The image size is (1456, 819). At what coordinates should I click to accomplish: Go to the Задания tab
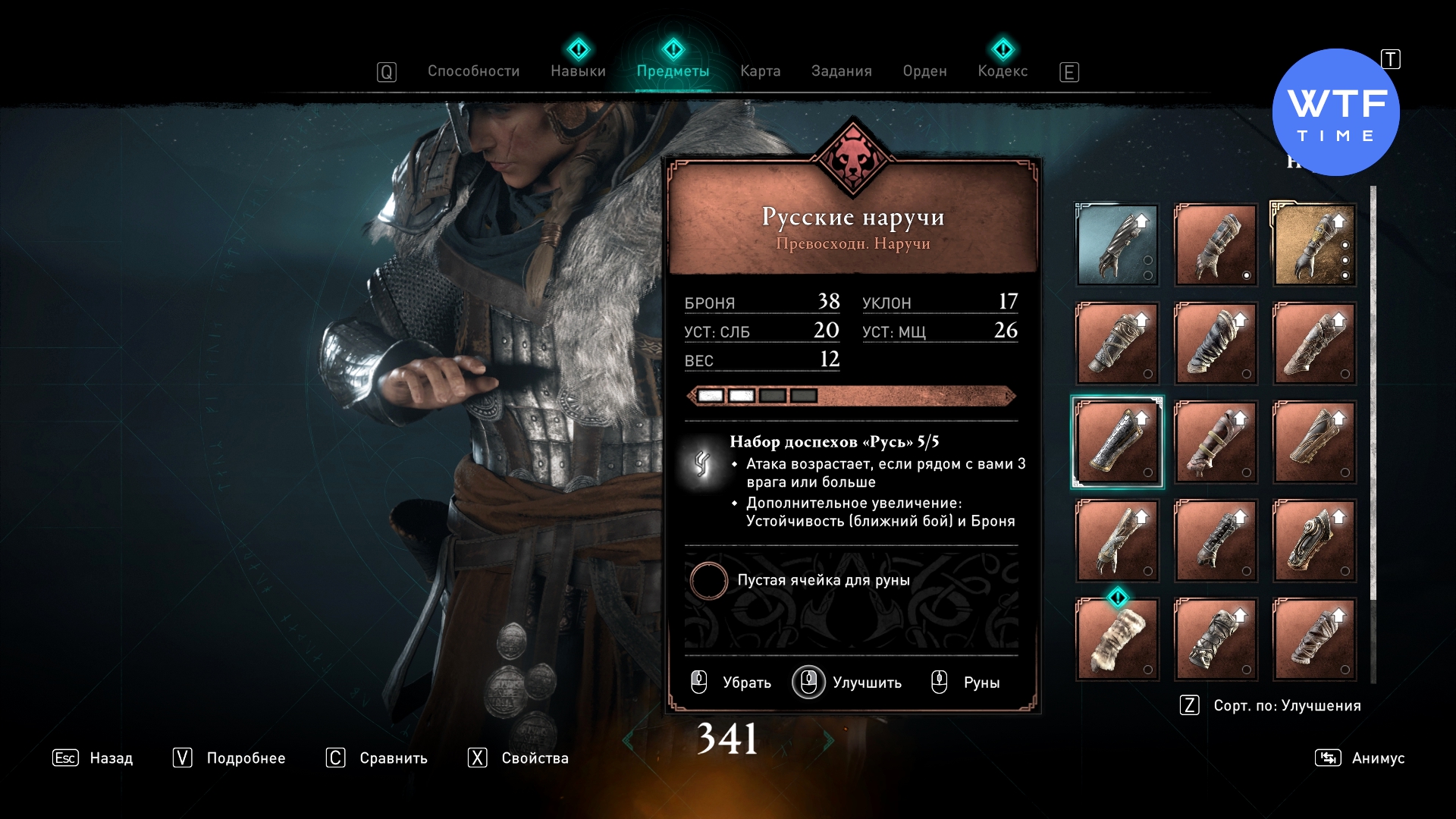click(841, 71)
